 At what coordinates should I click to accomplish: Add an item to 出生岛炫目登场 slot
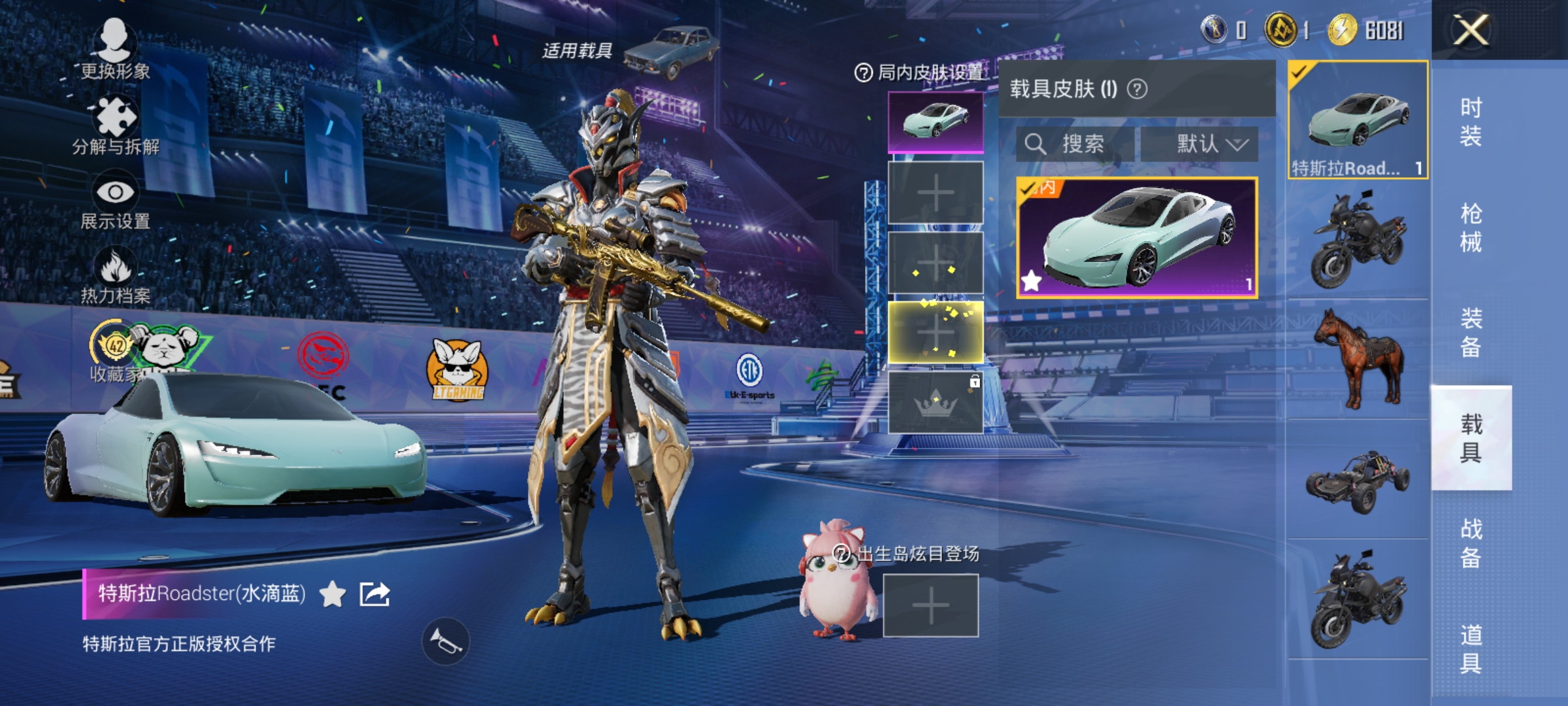click(930, 605)
